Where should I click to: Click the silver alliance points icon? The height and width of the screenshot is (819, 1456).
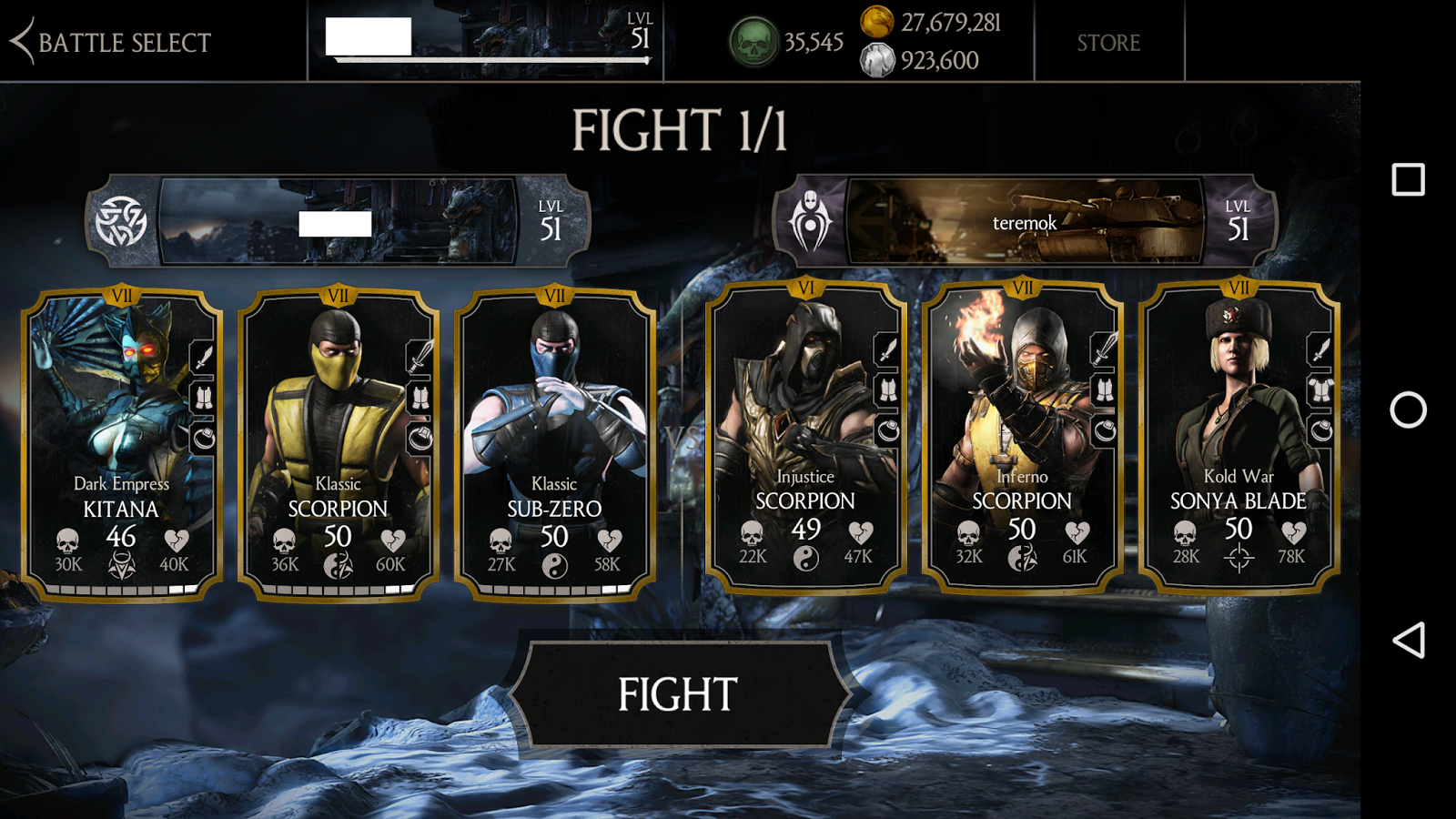[x=876, y=62]
